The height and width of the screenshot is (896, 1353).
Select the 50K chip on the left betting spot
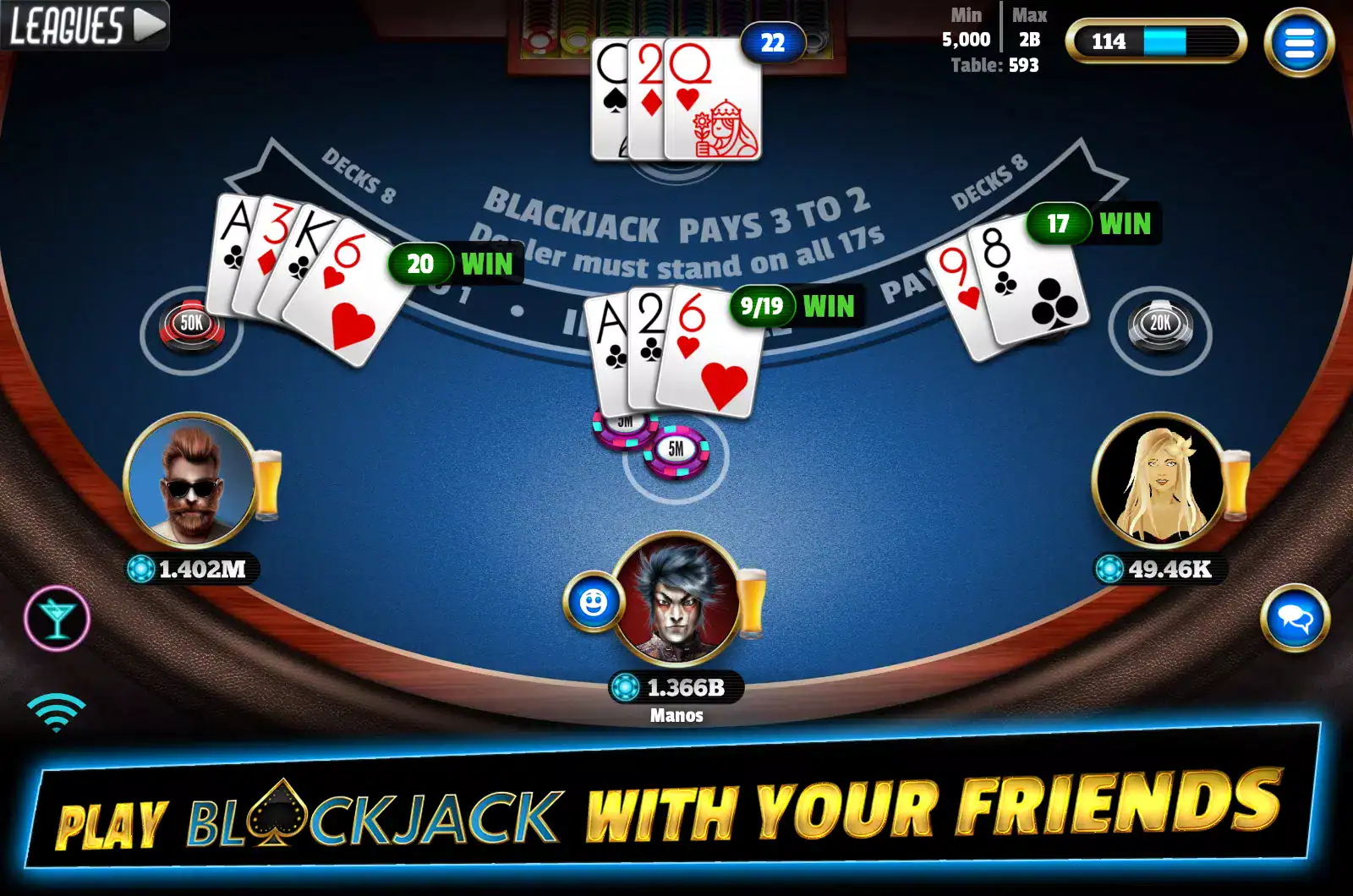(x=192, y=322)
